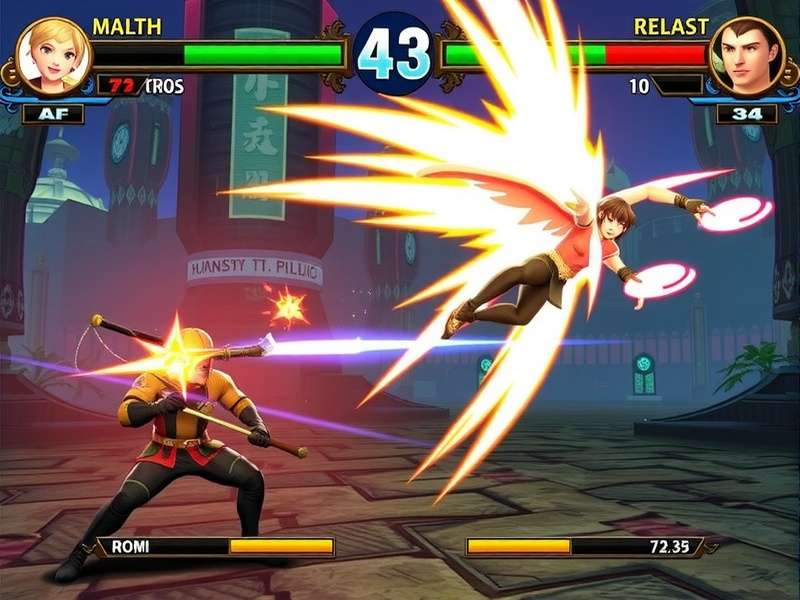Select Relast's dark-haired fighter portrait
The image size is (800, 600).
(746, 56)
